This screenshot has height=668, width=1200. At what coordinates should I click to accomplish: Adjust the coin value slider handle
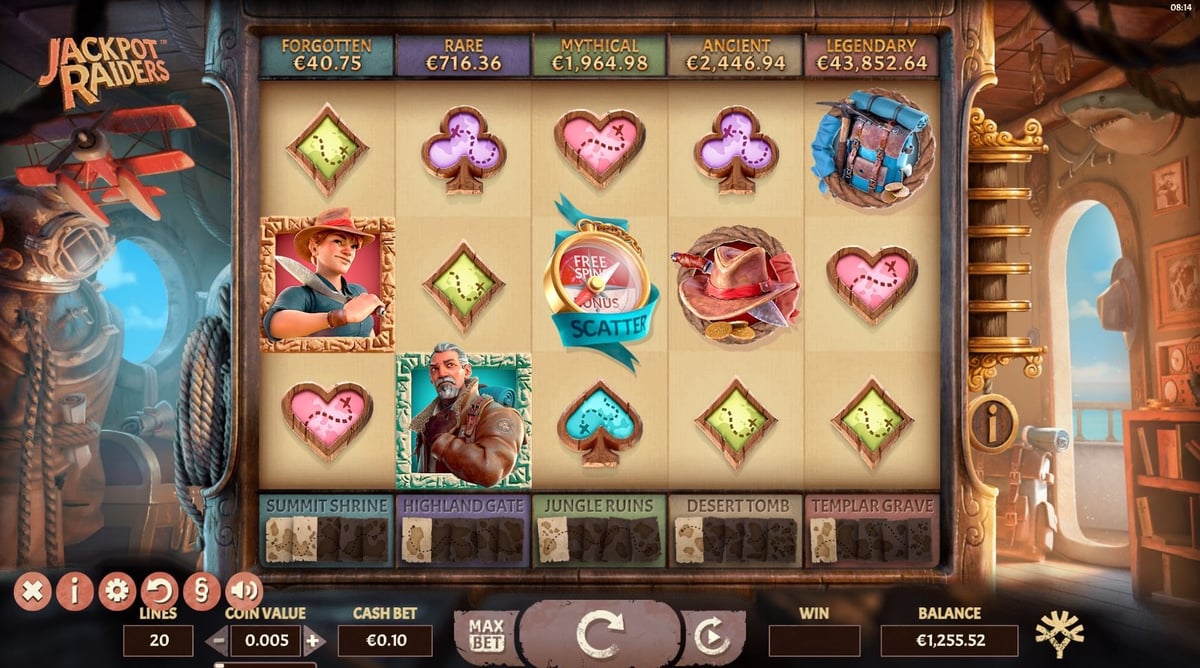coord(221,664)
